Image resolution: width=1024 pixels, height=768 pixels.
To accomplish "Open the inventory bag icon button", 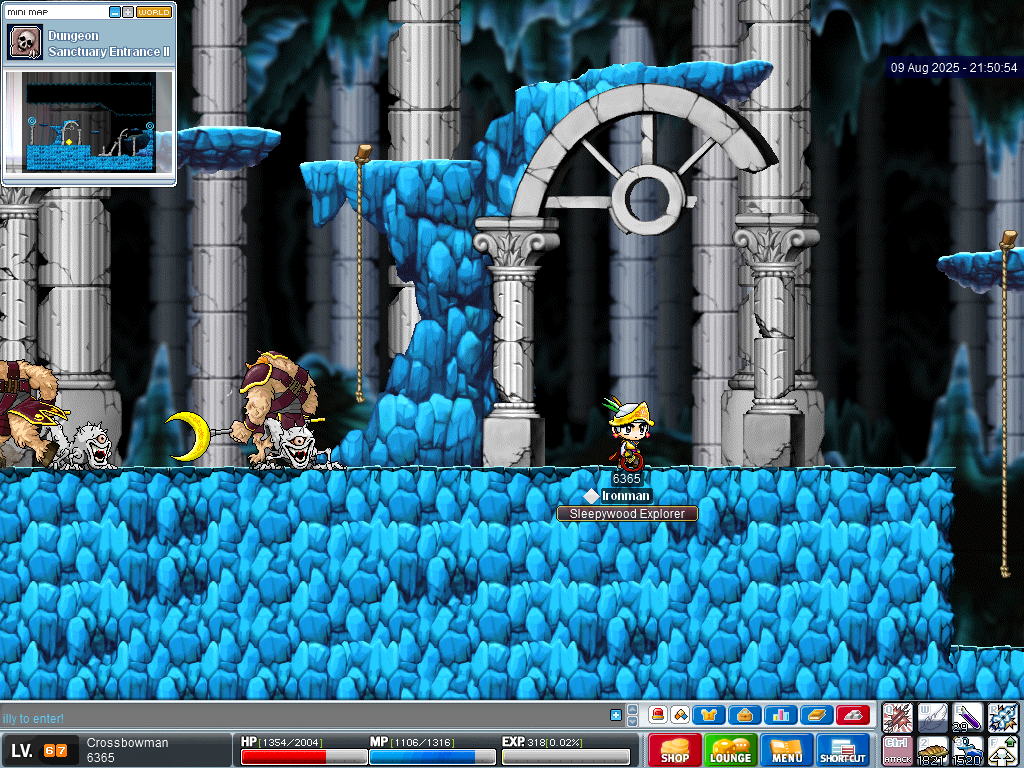I will pyautogui.click(x=744, y=715).
